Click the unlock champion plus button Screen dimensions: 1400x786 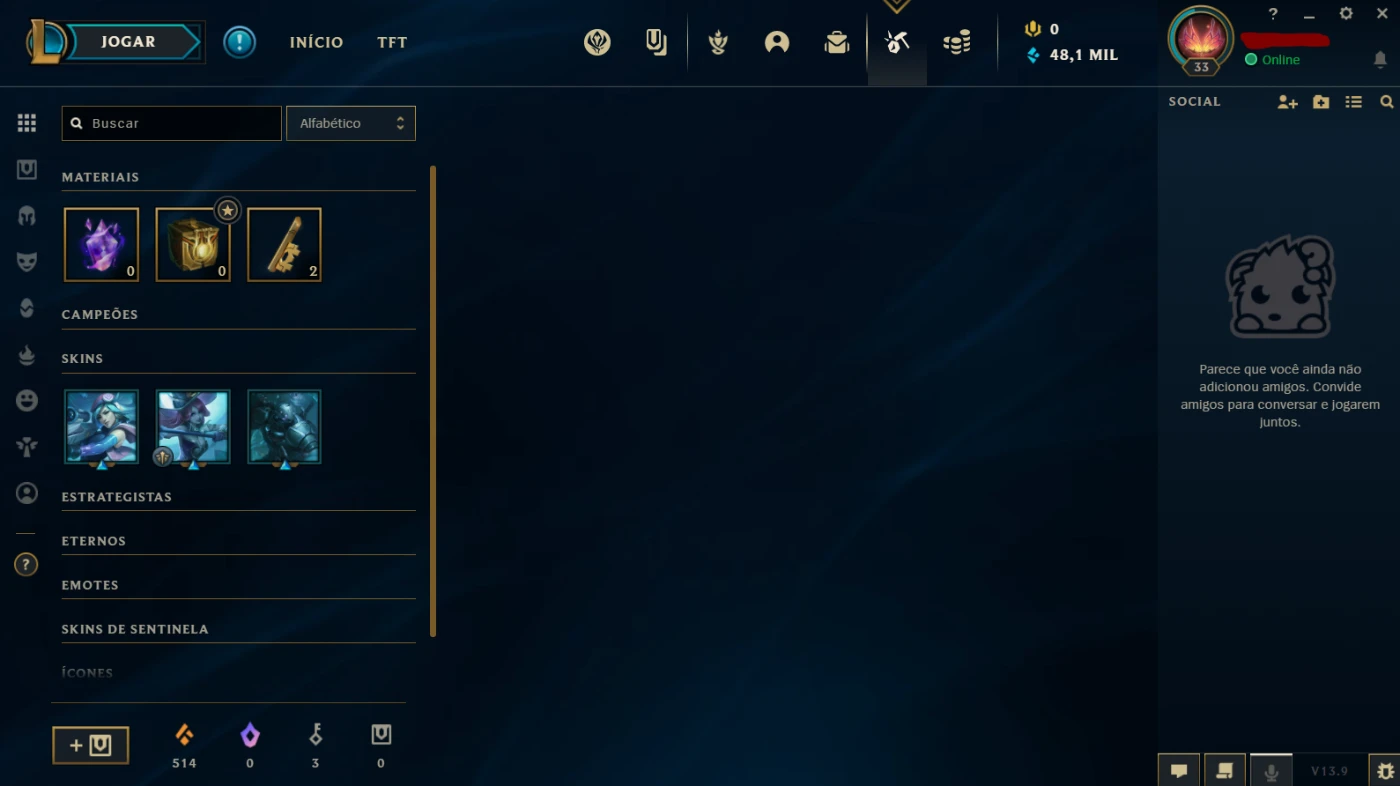click(x=90, y=744)
